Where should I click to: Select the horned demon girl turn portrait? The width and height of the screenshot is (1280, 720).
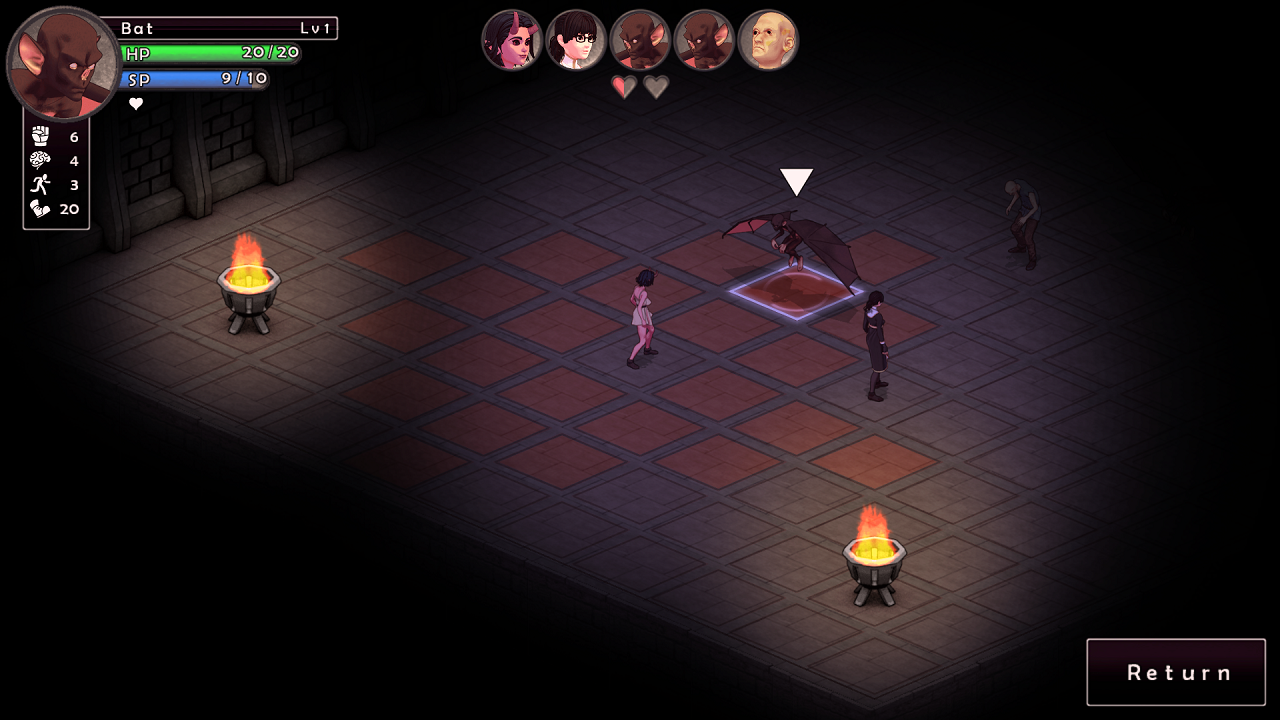(x=512, y=40)
